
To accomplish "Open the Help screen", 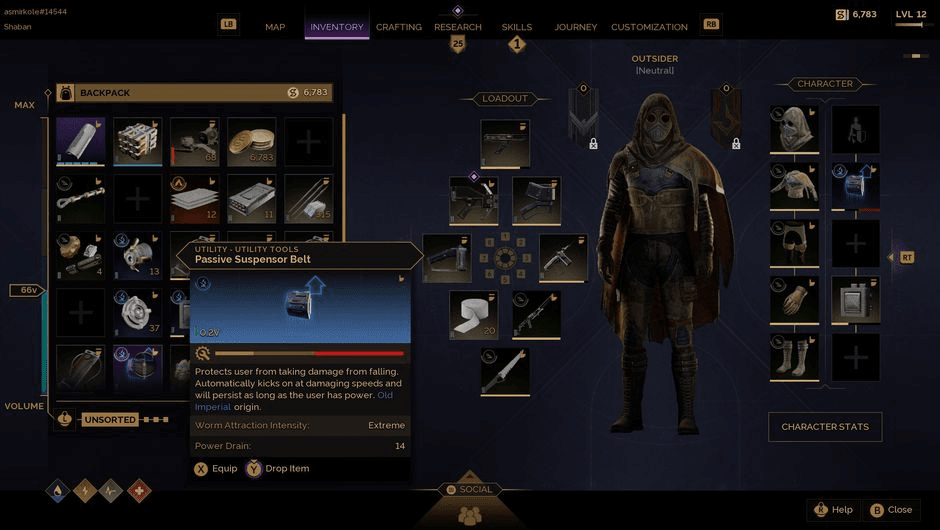I will coord(833,510).
